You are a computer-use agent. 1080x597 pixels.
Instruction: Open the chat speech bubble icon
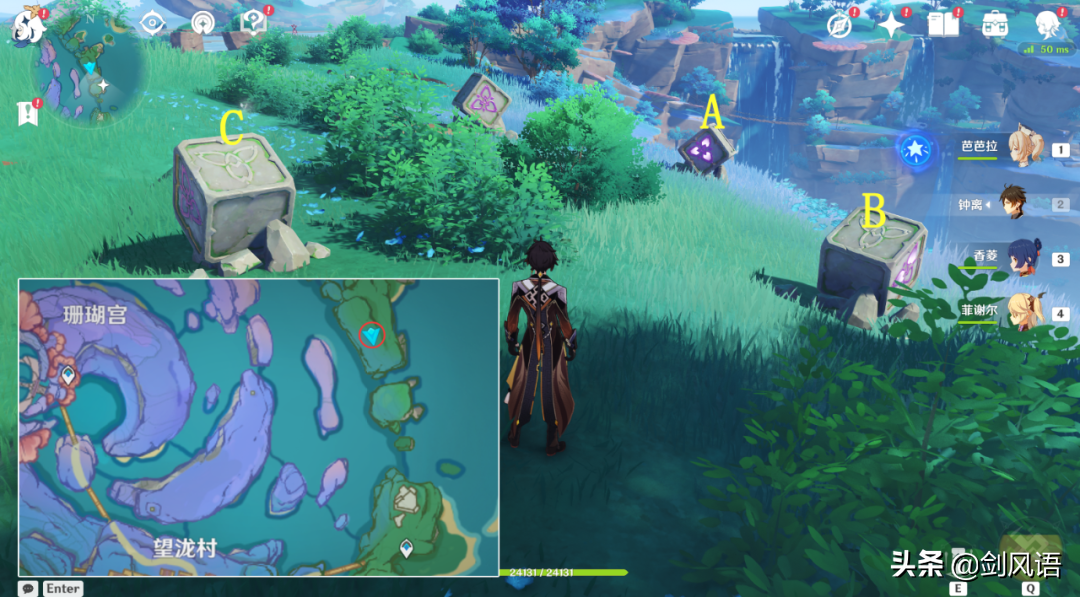tap(29, 589)
